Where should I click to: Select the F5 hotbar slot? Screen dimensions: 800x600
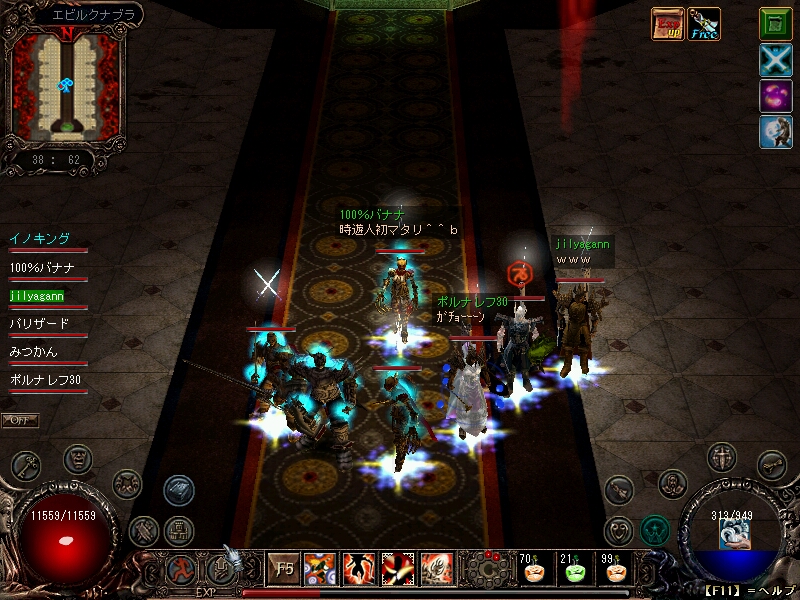coord(284,569)
